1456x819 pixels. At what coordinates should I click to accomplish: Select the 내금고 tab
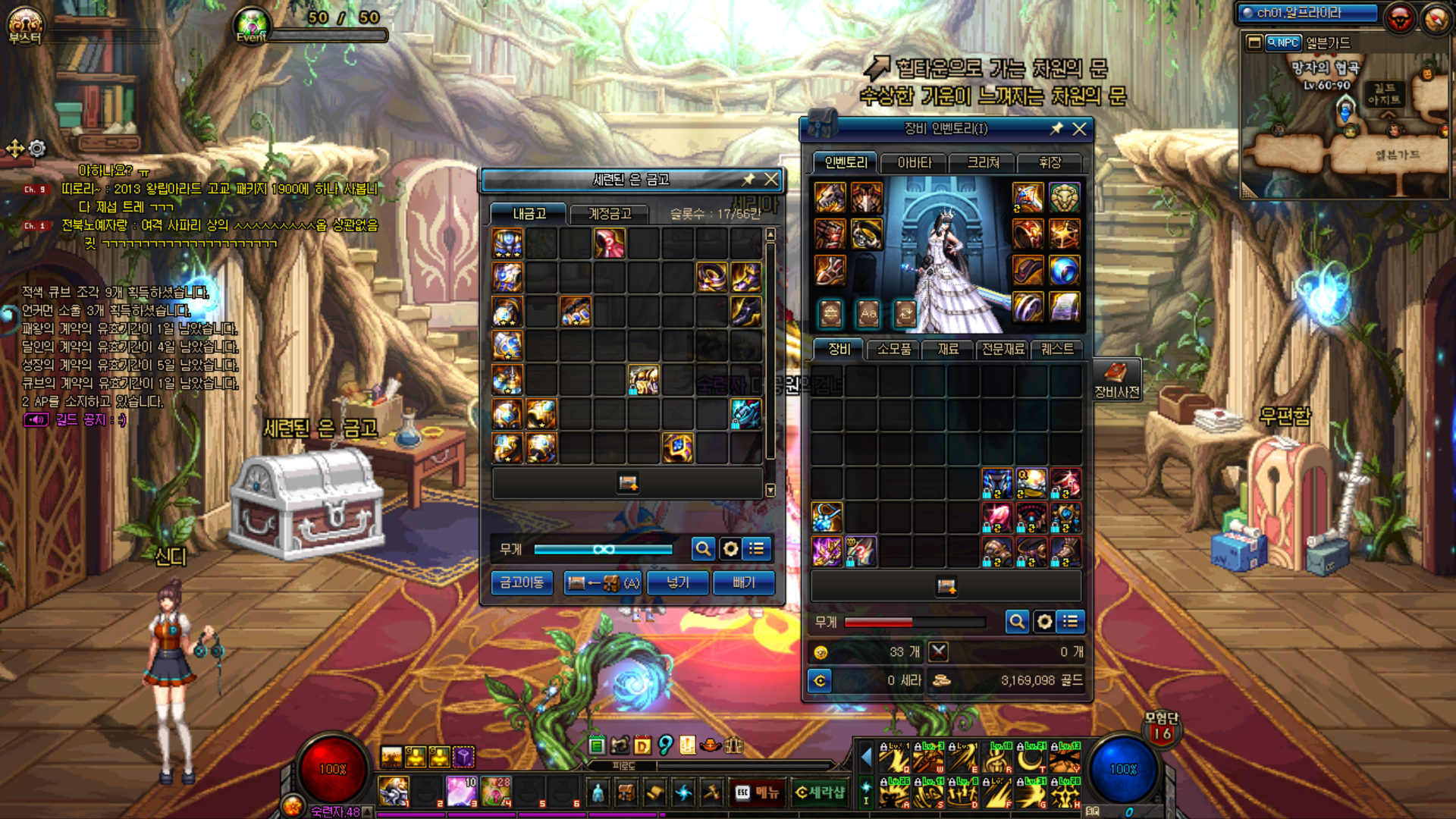(x=529, y=214)
